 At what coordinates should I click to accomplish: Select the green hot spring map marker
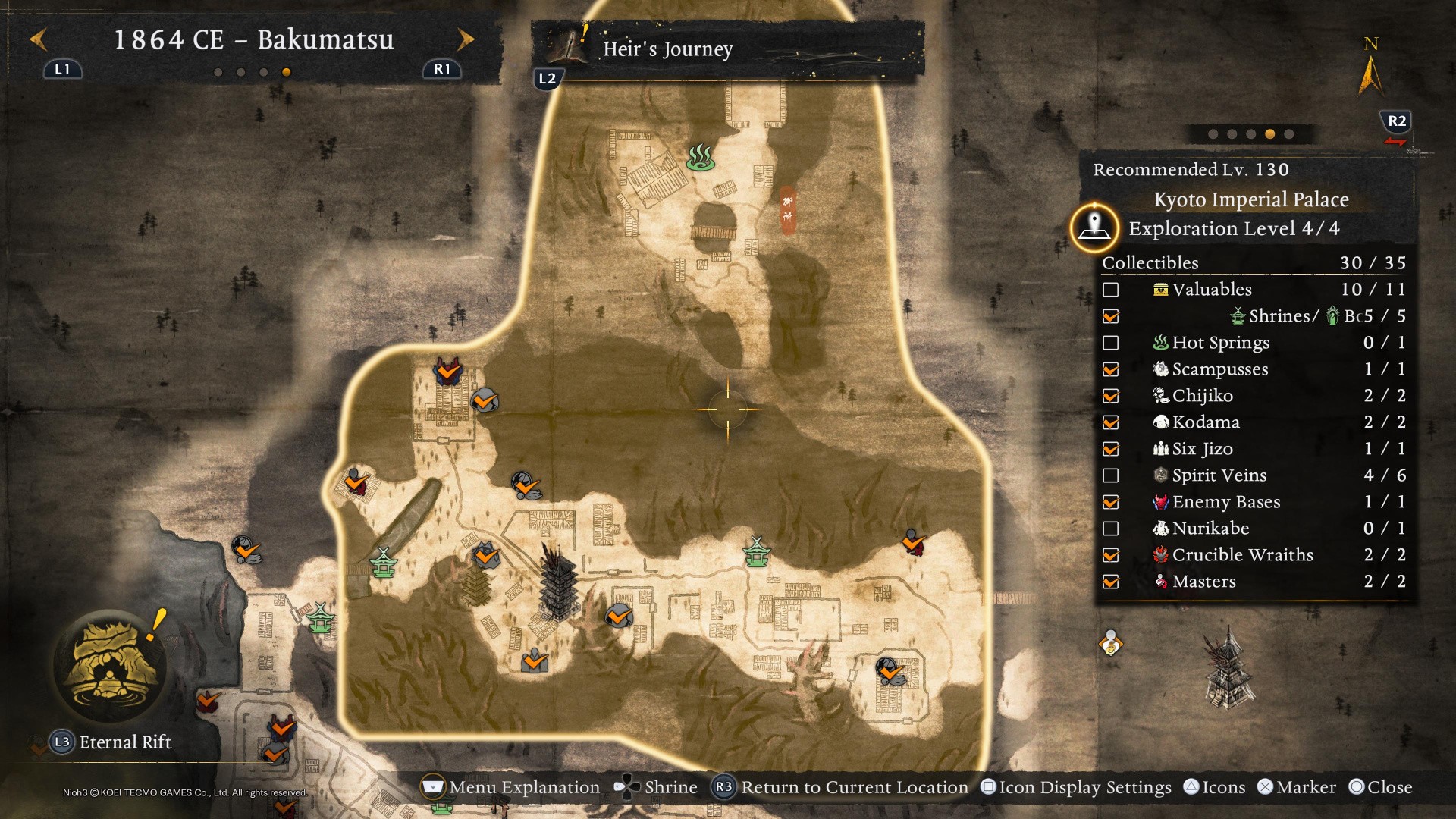click(700, 157)
